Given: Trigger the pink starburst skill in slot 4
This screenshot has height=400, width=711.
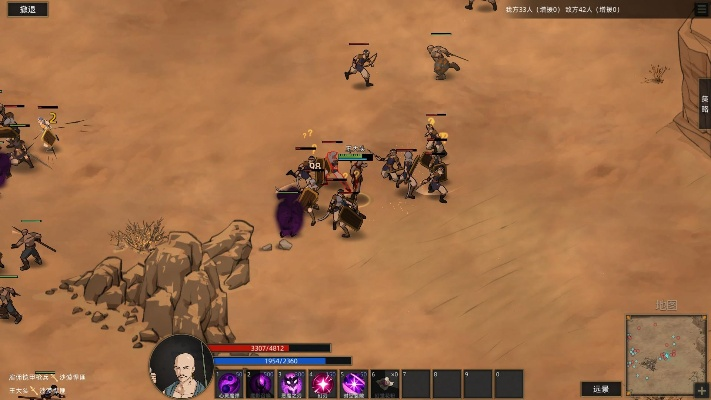Looking at the screenshot, I should pyautogui.click(x=323, y=384).
